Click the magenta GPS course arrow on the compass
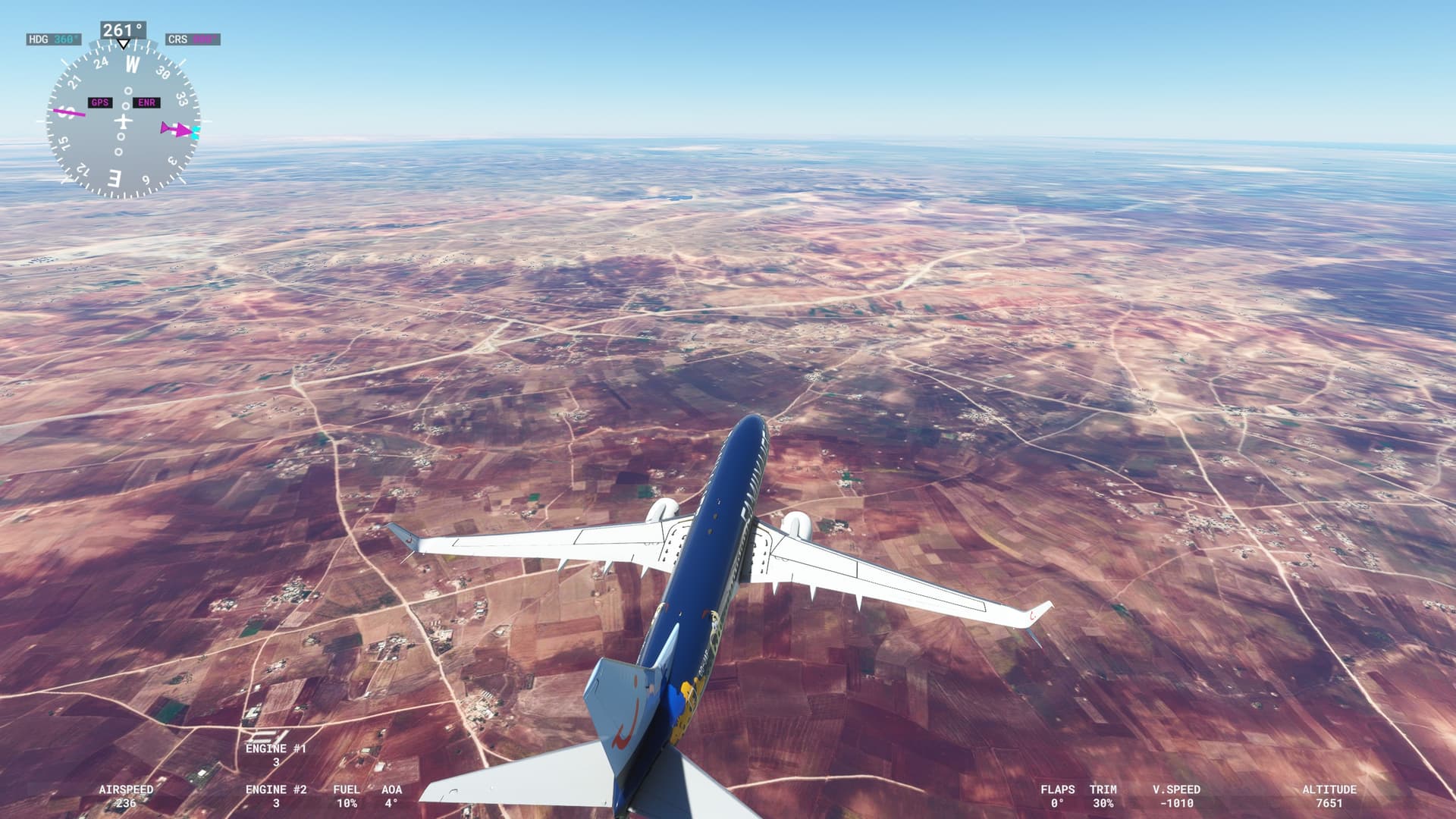 tap(177, 127)
